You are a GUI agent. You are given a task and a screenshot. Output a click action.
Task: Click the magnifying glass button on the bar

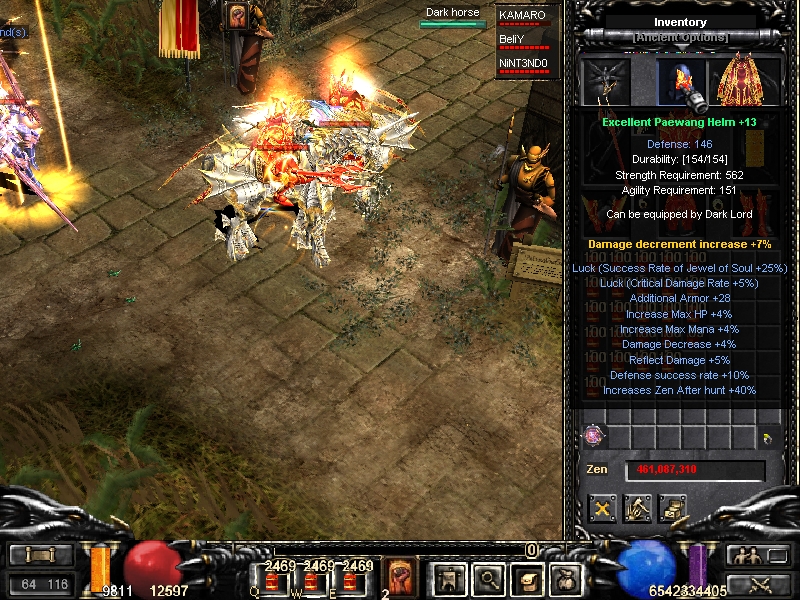click(488, 577)
